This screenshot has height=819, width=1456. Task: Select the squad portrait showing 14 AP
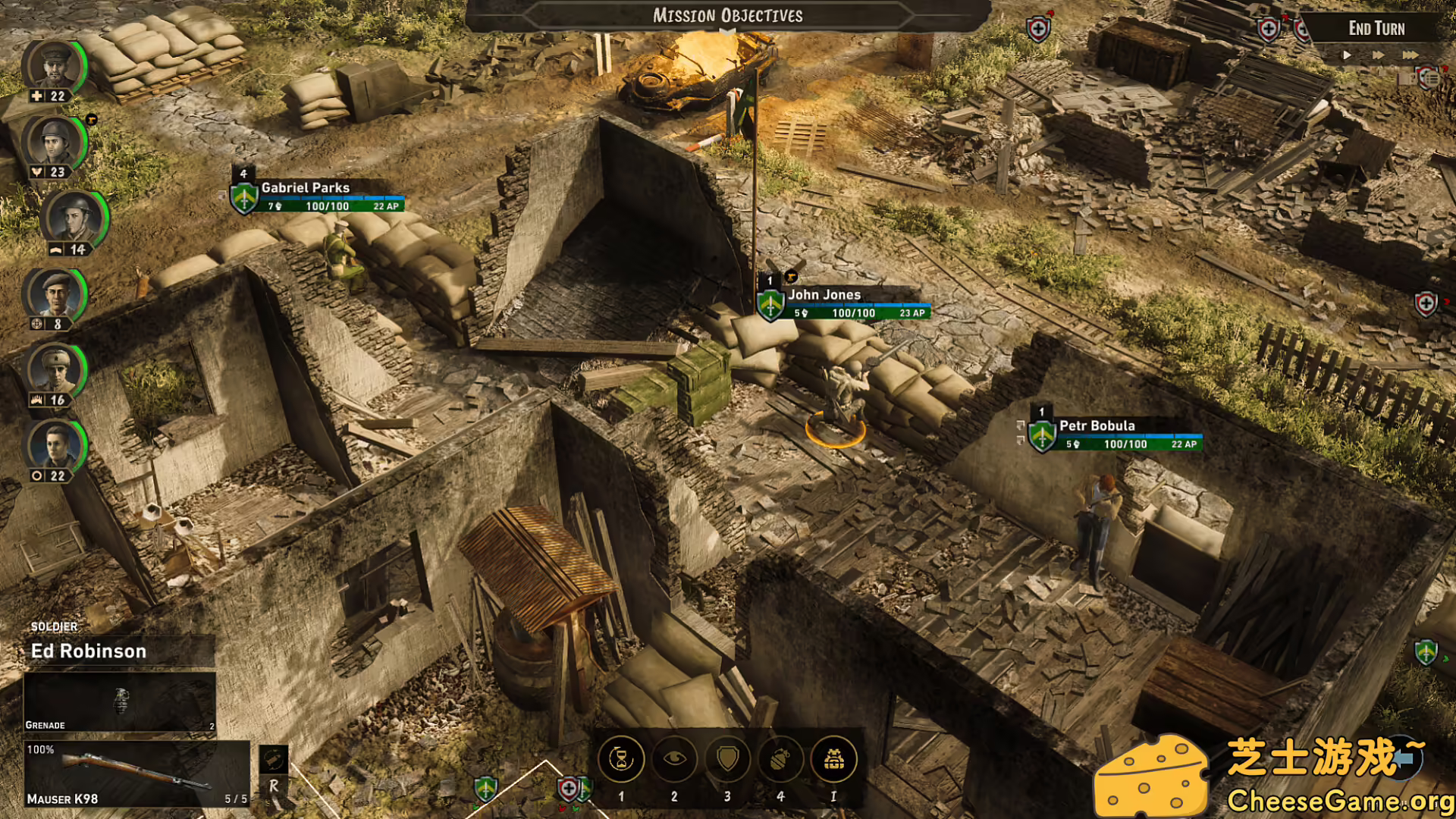tap(74, 218)
